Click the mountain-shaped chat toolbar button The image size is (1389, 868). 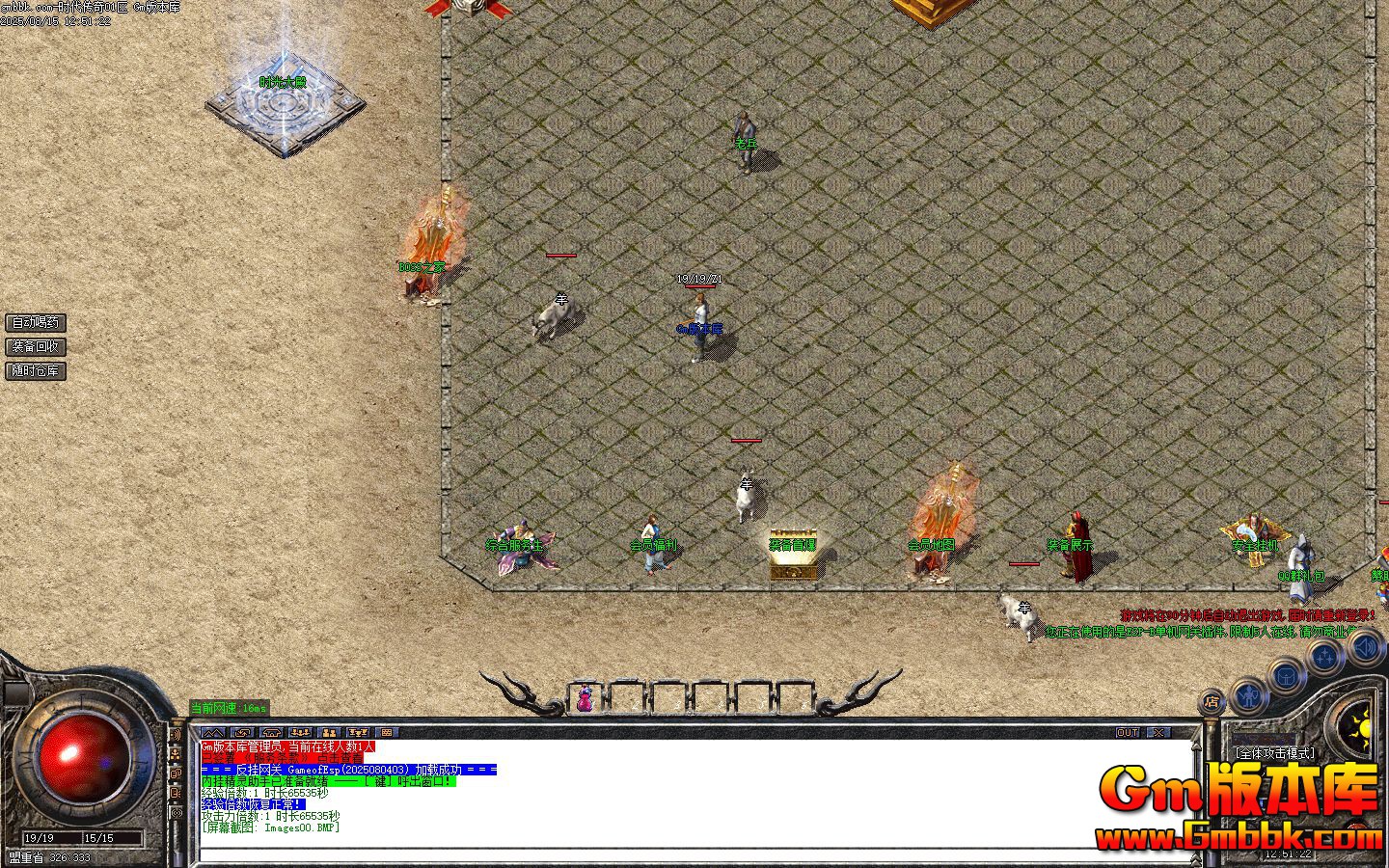tap(214, 733)
